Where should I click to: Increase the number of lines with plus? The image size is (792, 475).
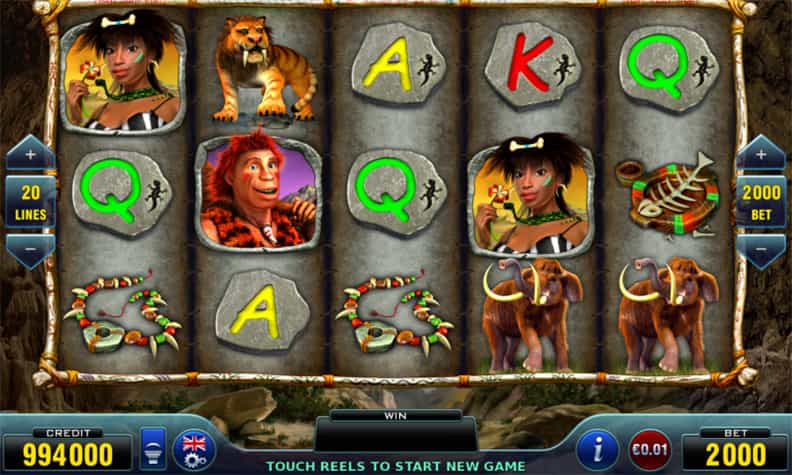point(30,155)
